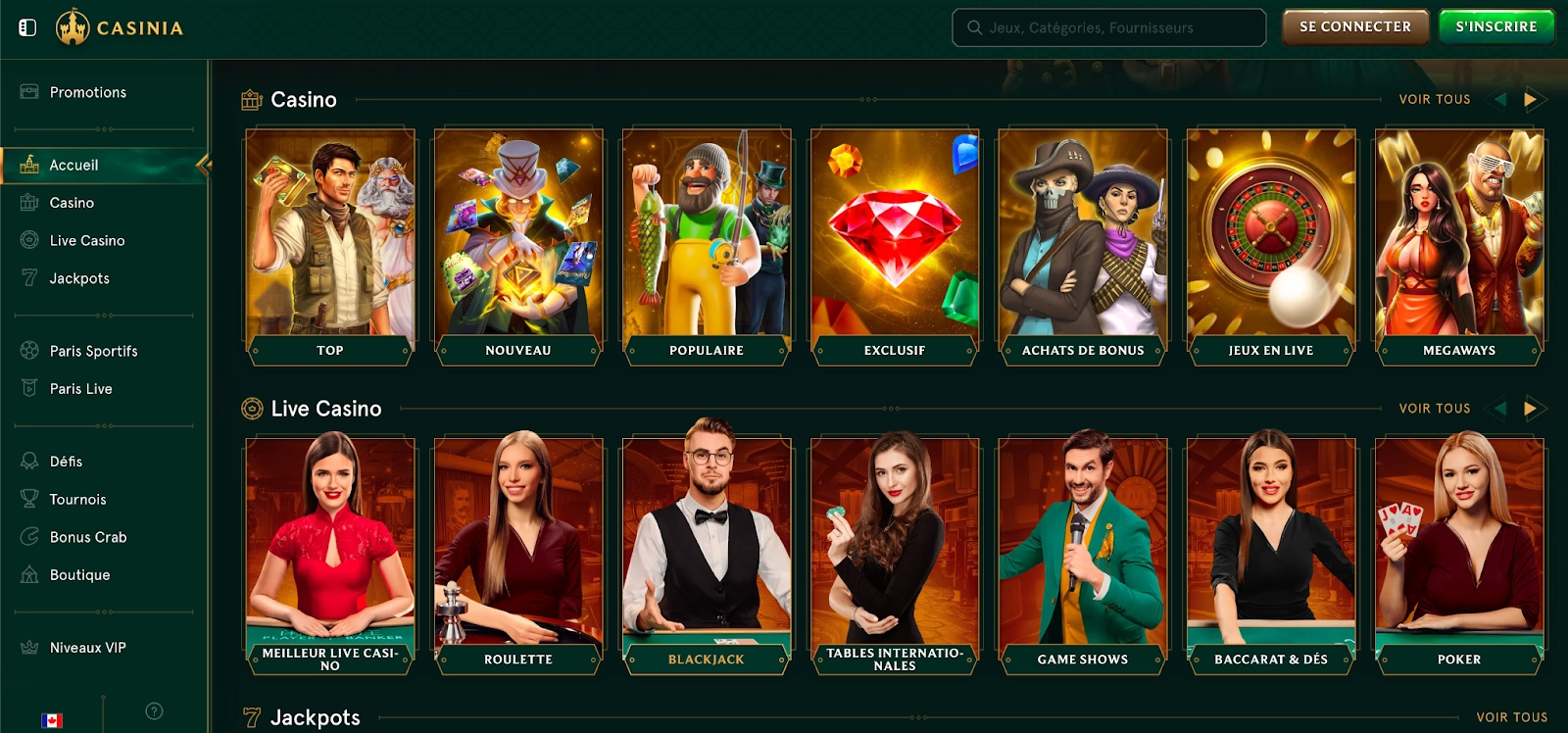The image size is (1568, 733).
Task: Collapse the menu using the double-chevron arrows
Action: [204, 165]
